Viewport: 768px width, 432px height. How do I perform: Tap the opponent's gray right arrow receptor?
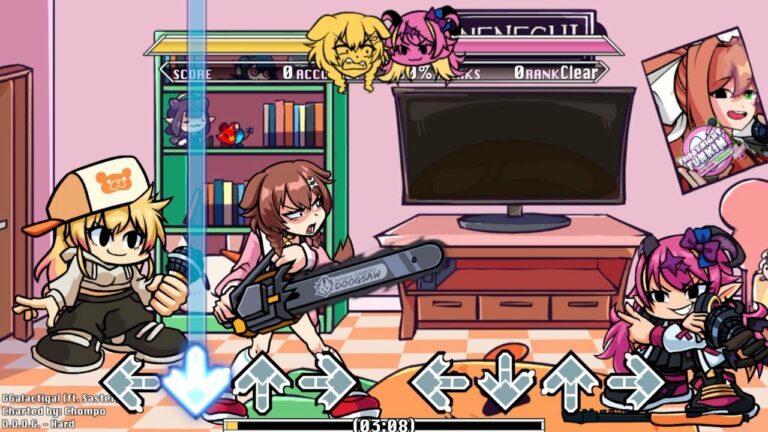[326, 381]
